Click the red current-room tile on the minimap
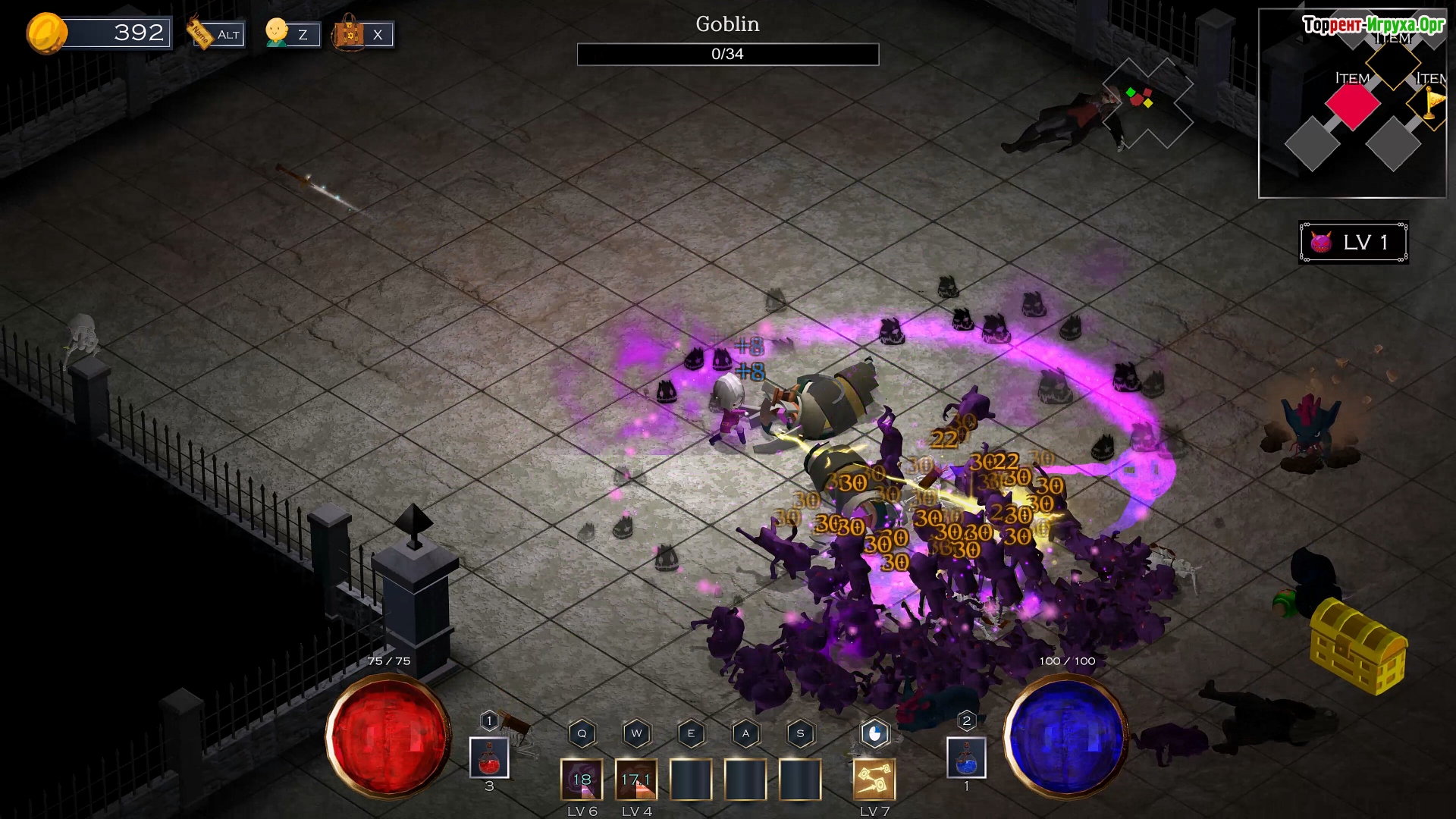1456x819 pixels. click(1352, 105)
